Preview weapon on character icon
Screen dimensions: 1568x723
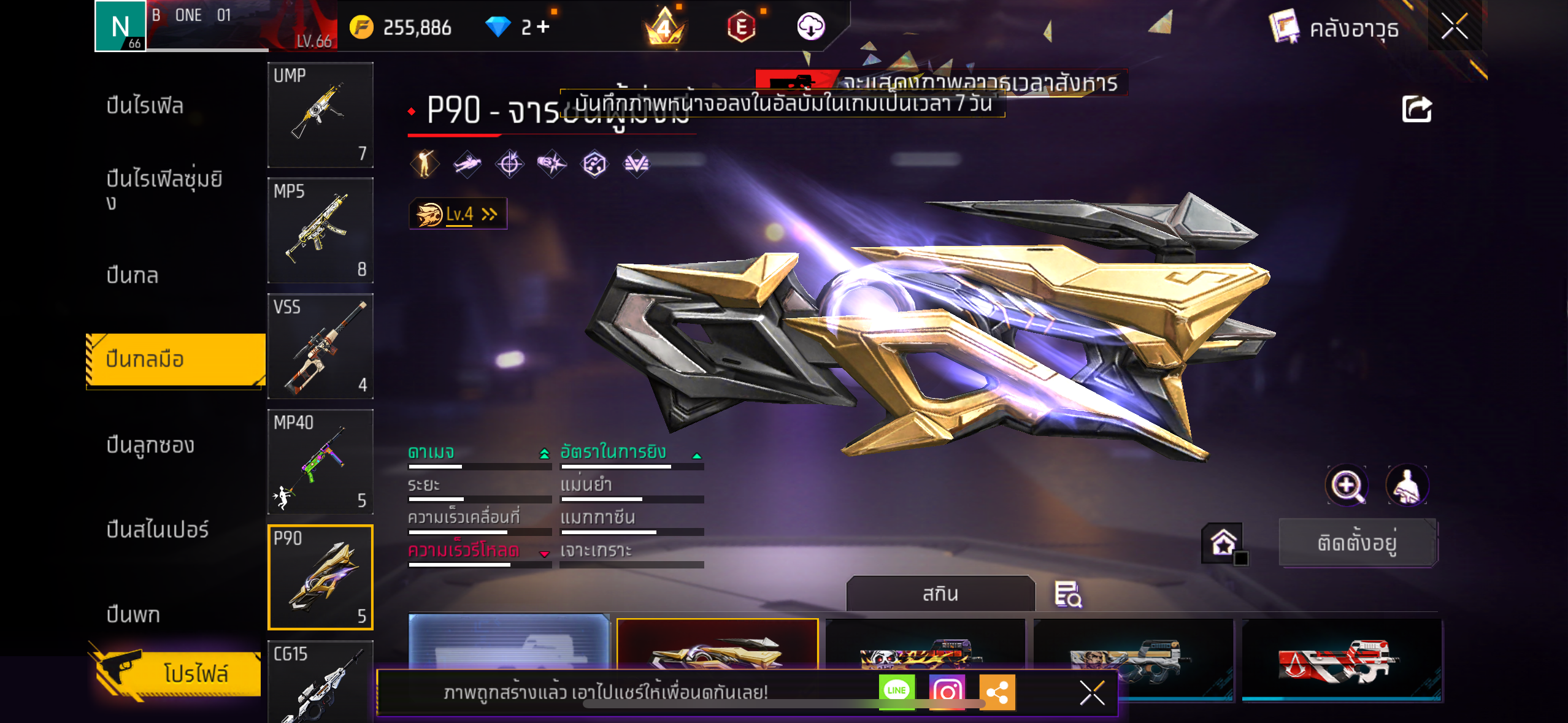click(1407, 486)
